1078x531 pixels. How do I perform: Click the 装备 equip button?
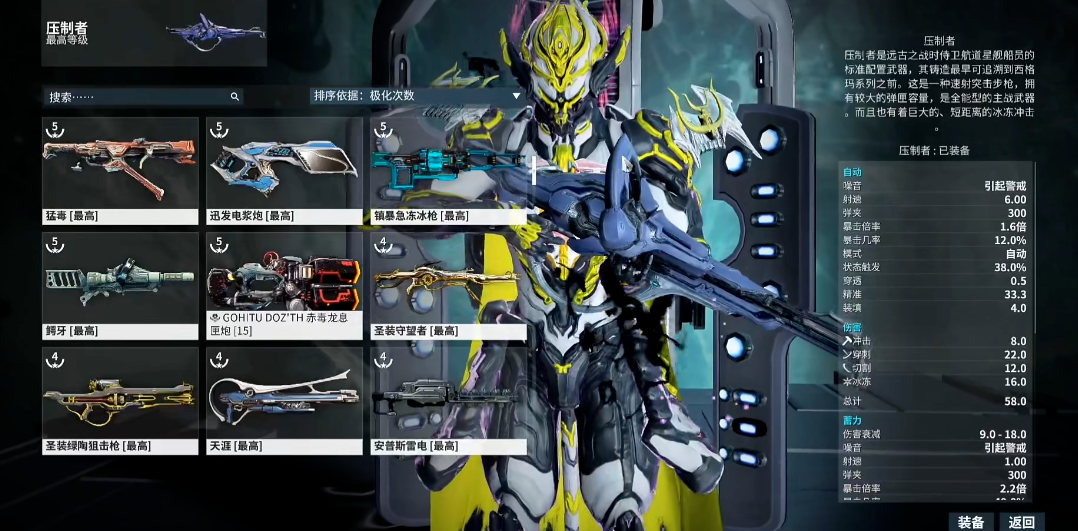(971, 522)
